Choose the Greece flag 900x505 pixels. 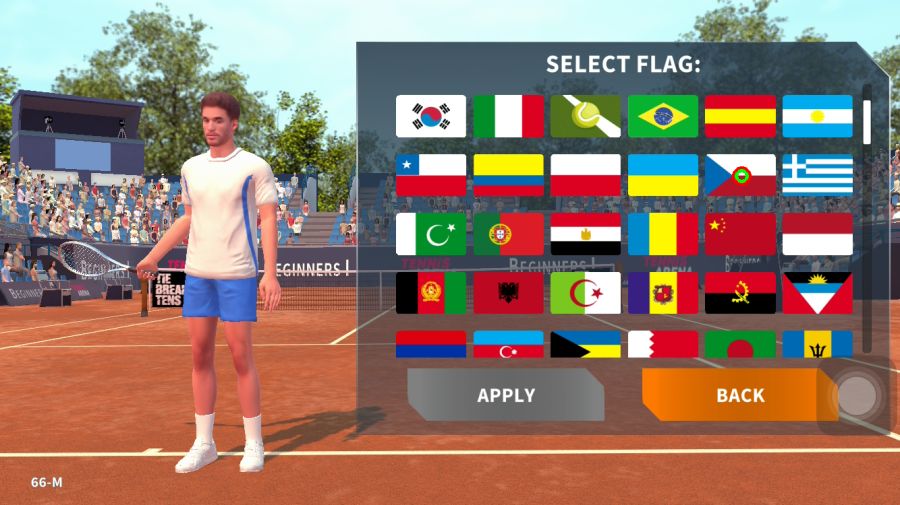[817, 175]
